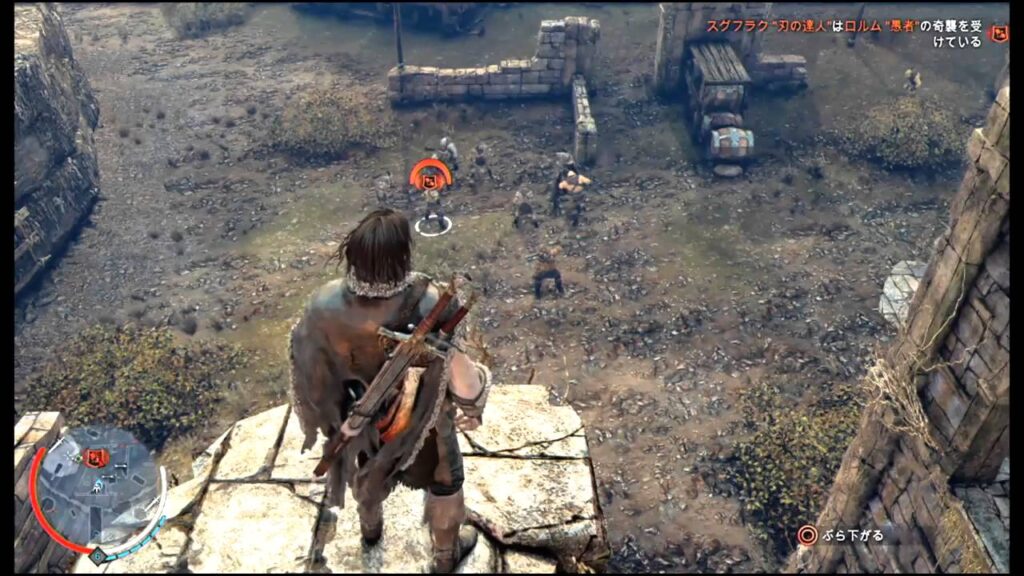Target the captain's red marker above enemy
This screenshot has width=1024, height=576.
(431, 177)
